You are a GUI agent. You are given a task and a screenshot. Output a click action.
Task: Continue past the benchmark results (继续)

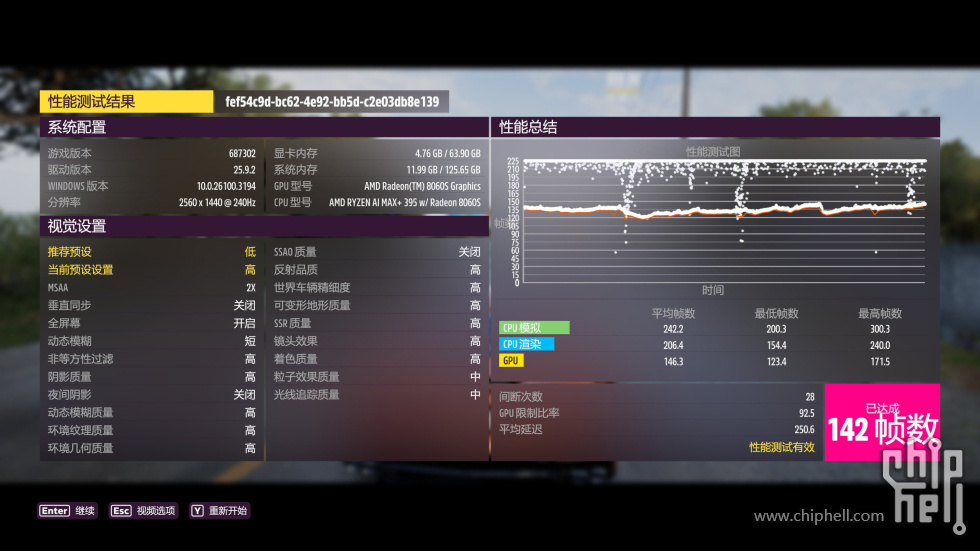click(x=68, y=511)
